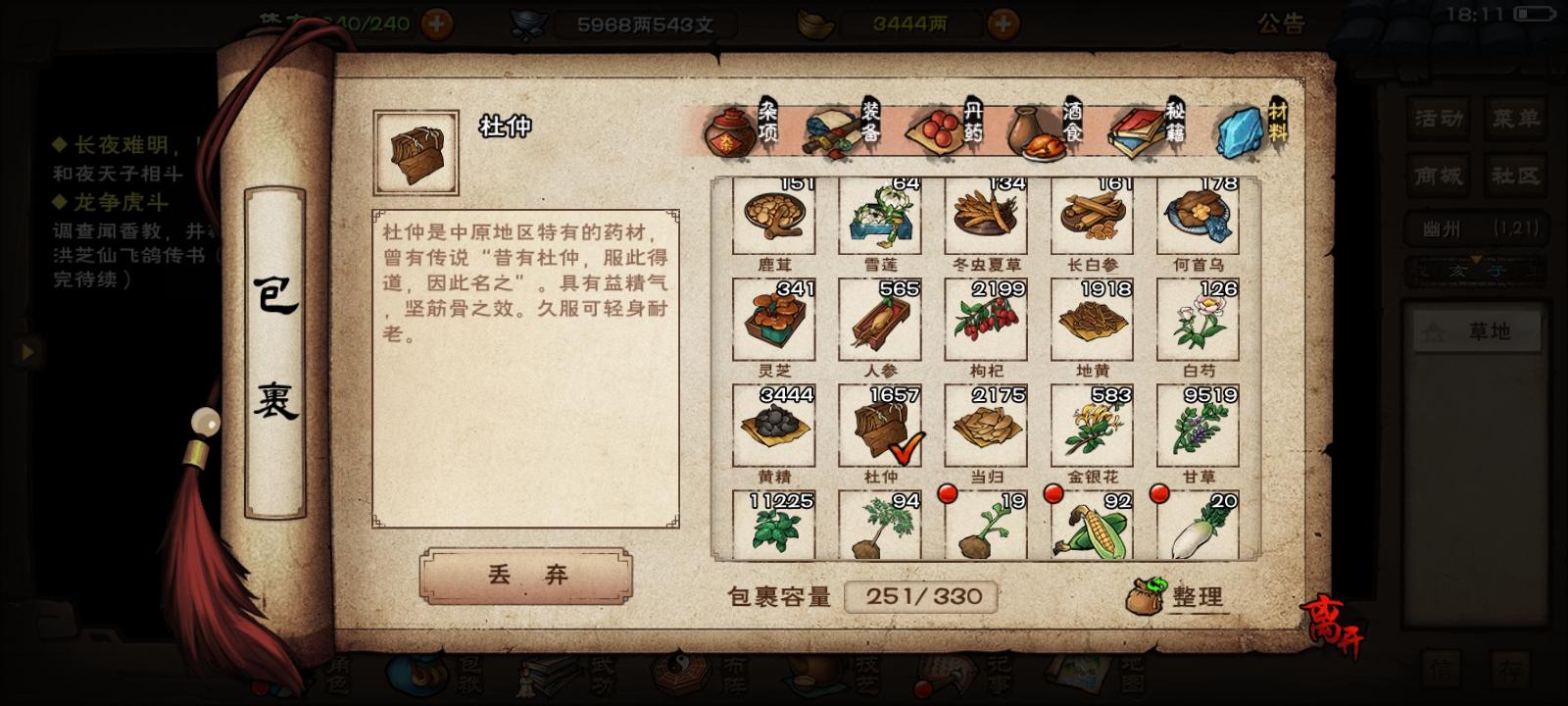The height and width of the screenshot is (706, 1568).
Task: Click the 包裹容量 251/330 capacity bar
Action: 921,593
